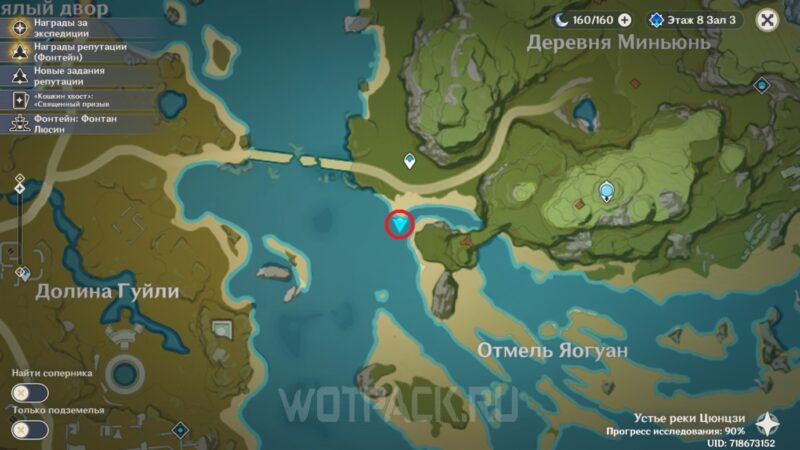This screenshot has height=450, width=800.
Task: Click the teleport waypoint circled in red
Action: click(x=402, y=225)
